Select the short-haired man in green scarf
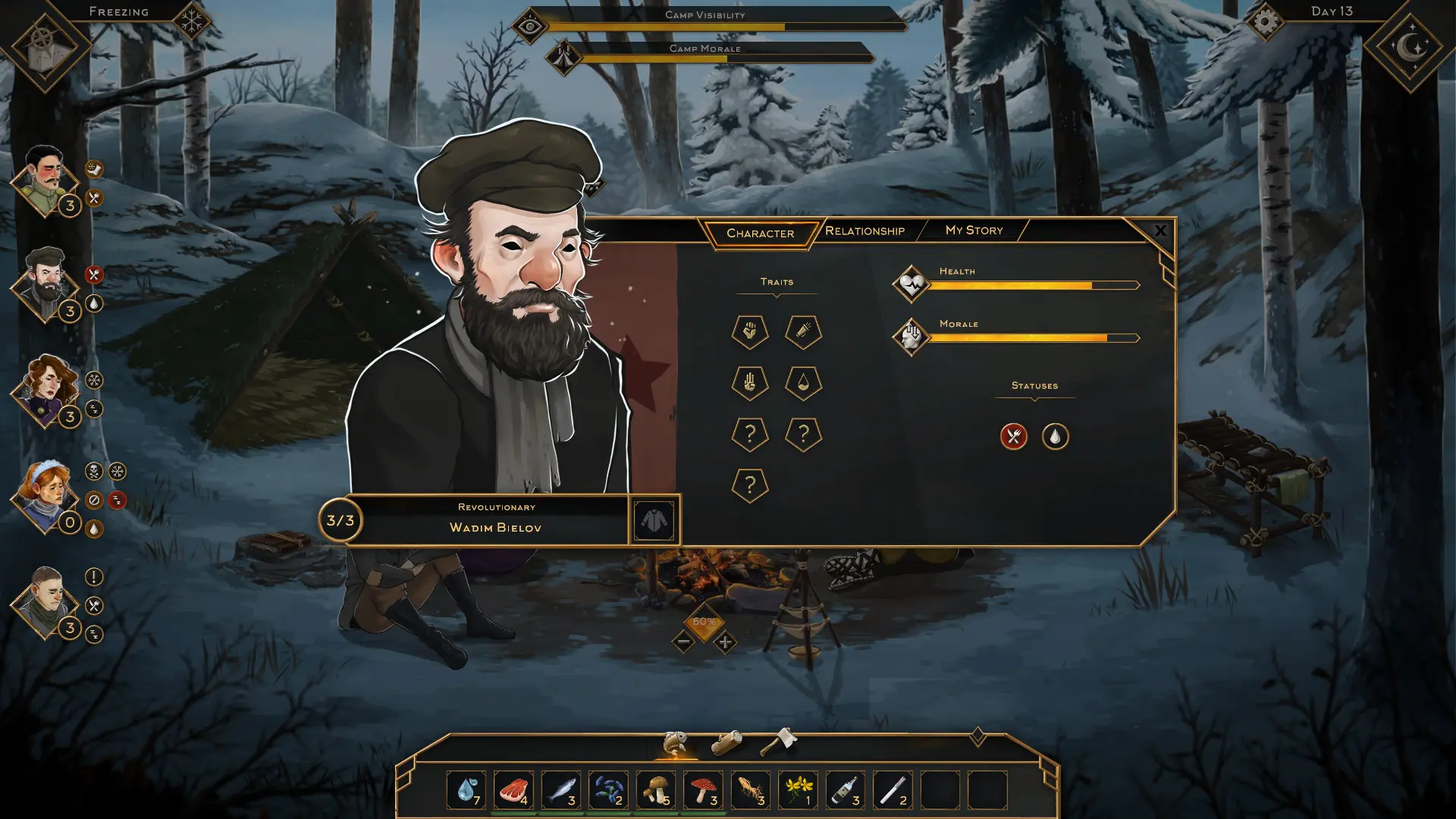Viewport: 1456px width, 819px height. (x=45, y=600)
